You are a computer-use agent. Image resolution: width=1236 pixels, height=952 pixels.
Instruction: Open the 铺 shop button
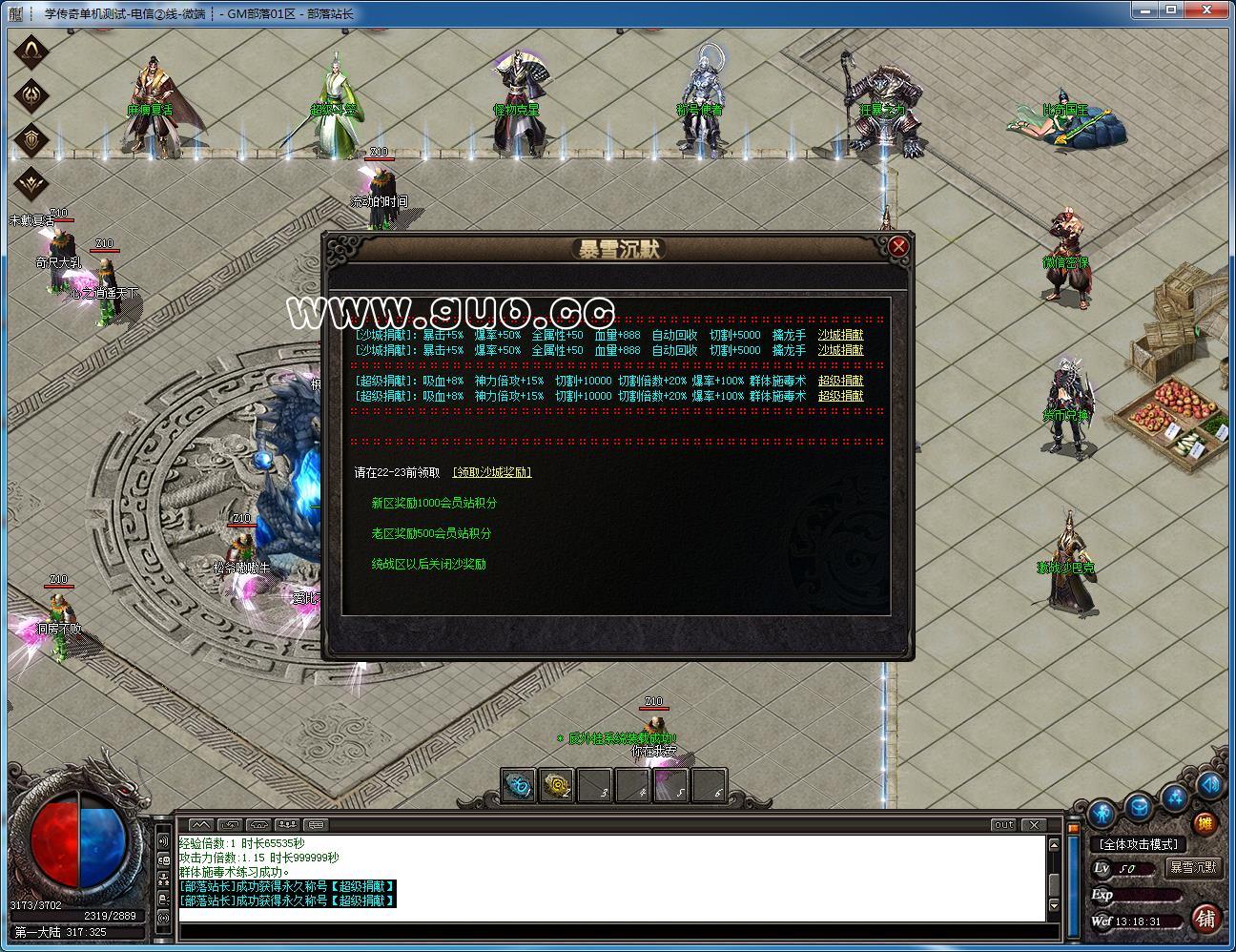(1205, 918)
